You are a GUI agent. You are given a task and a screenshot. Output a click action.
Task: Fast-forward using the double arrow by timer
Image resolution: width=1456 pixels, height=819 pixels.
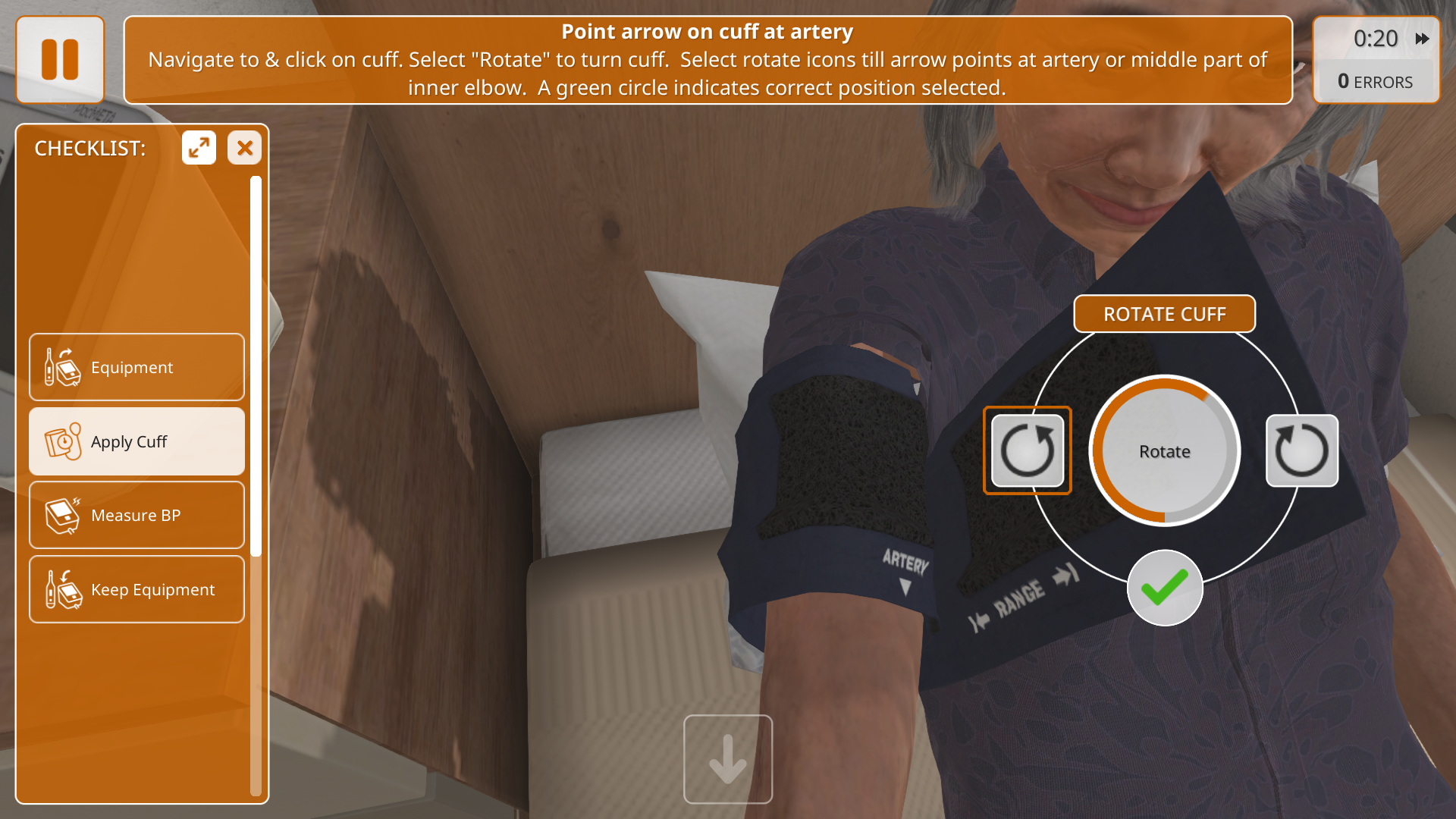pyautogui.click(x=1422, y=39)
